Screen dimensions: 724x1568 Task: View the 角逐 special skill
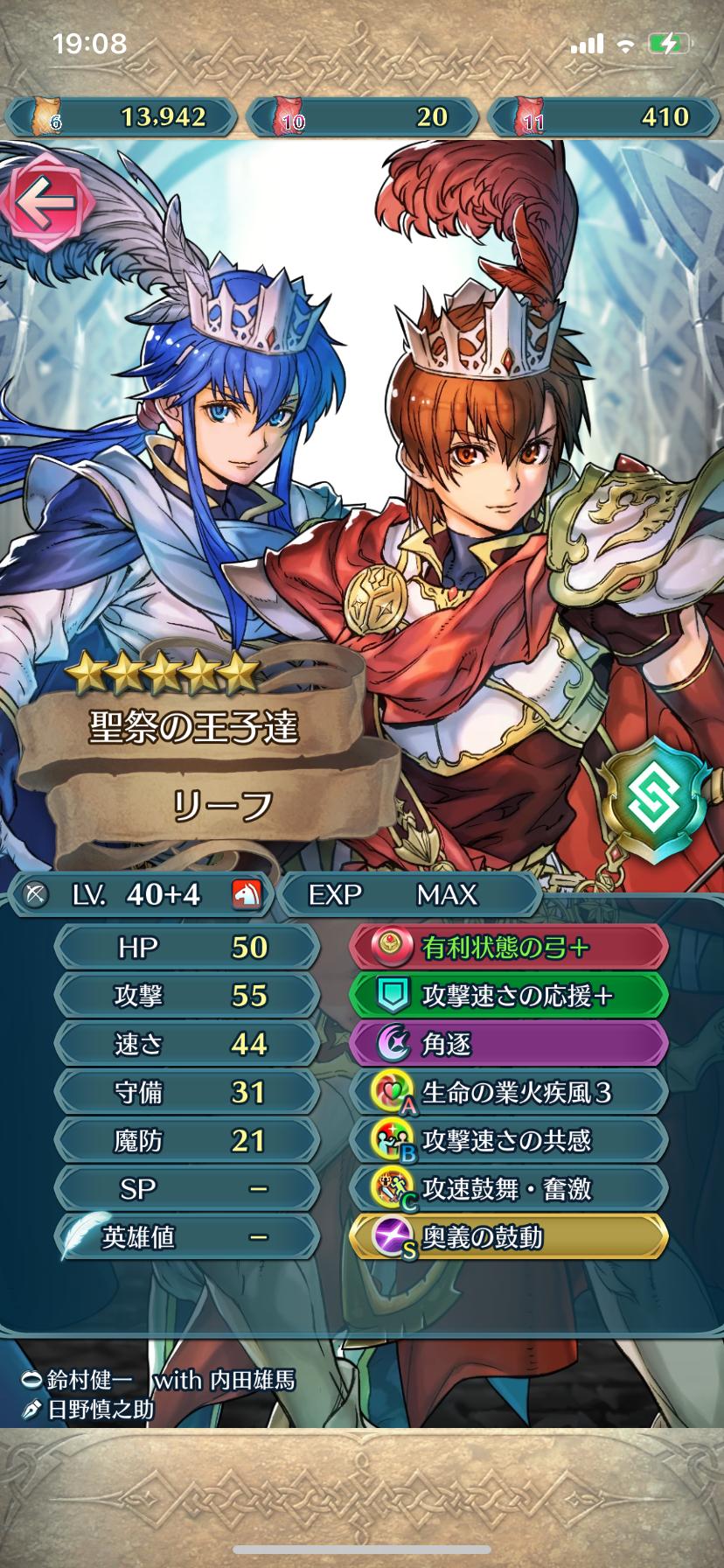509,1044
